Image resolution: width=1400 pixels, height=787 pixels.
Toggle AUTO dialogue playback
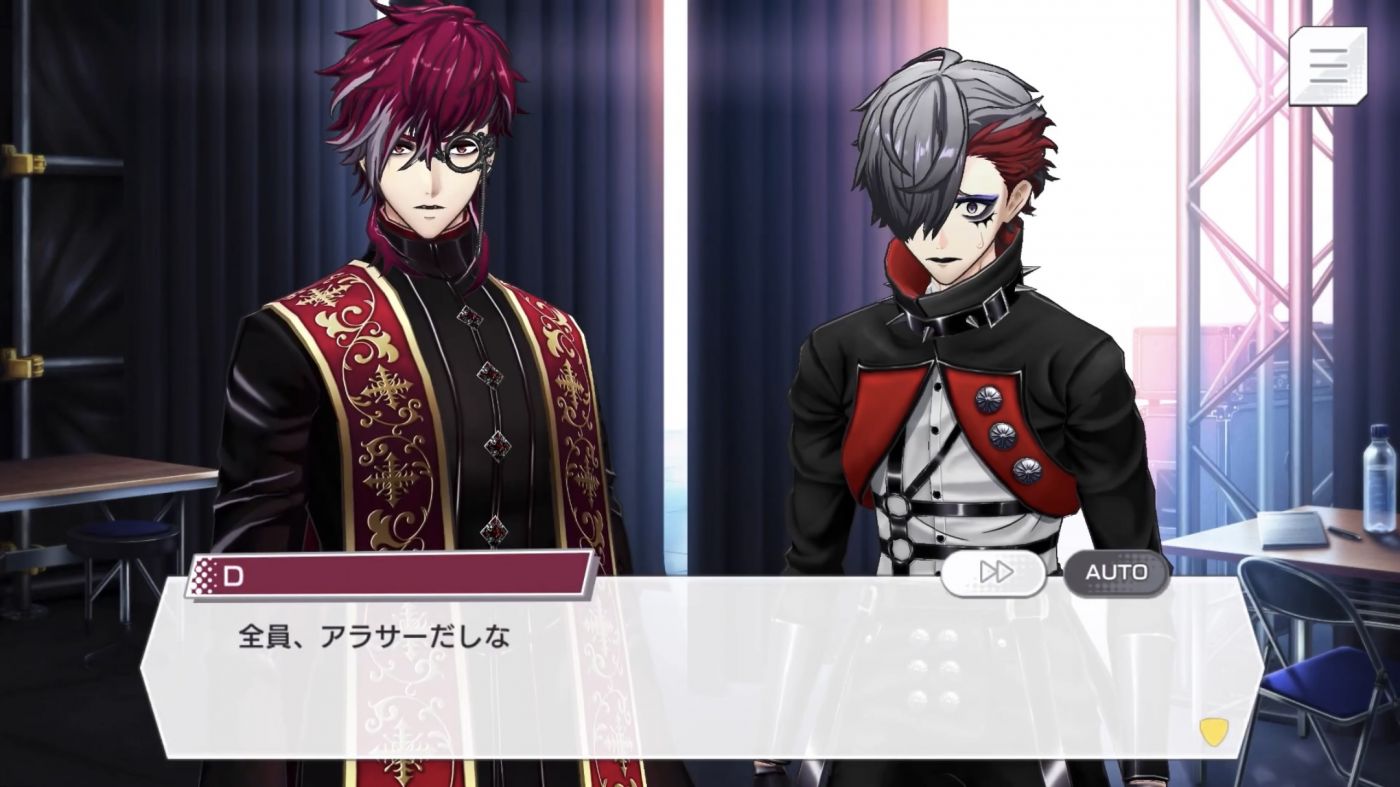pos(1116,573)
